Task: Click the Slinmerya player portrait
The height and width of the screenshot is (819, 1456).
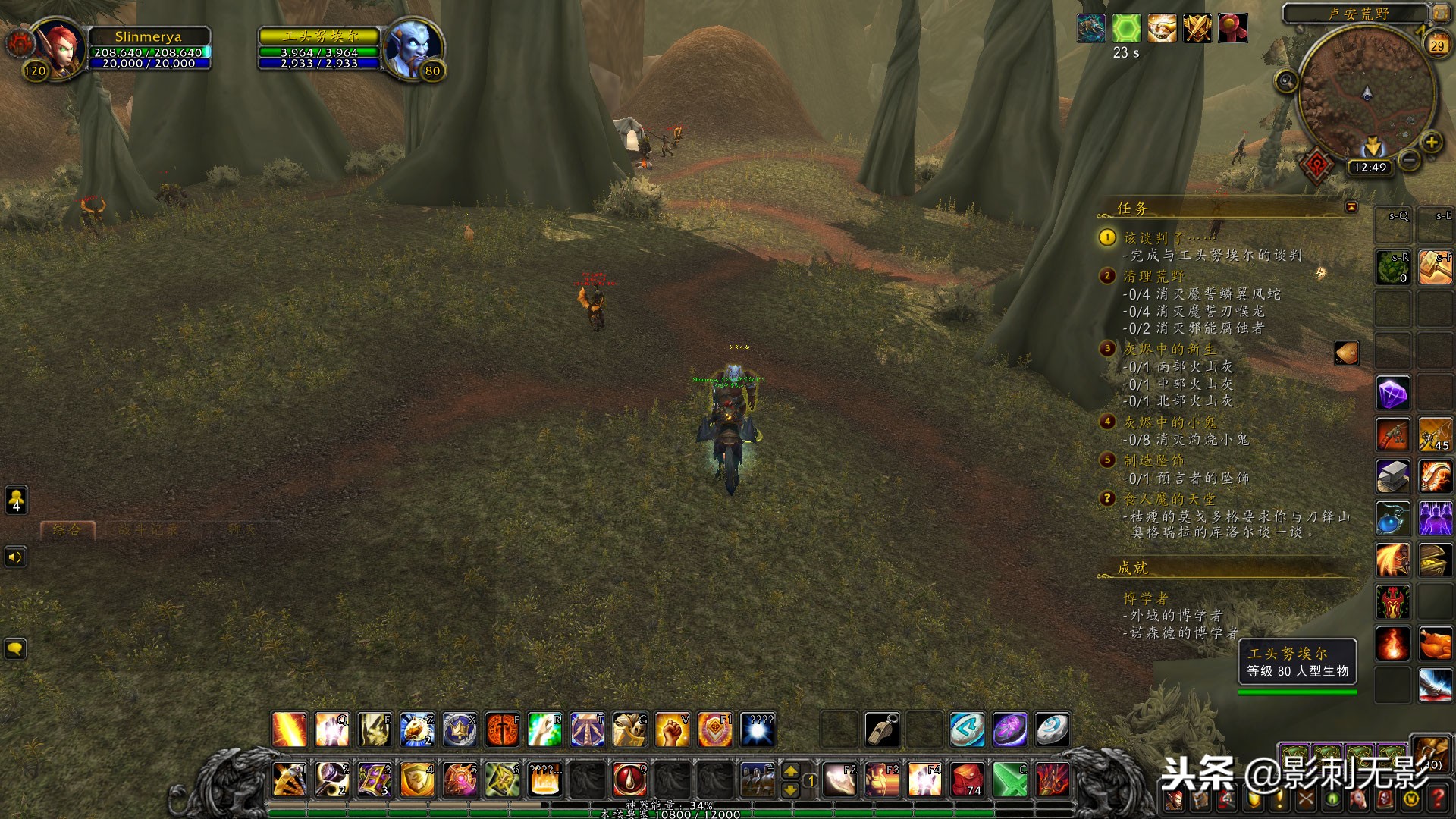Action: (x=58, y=48)
